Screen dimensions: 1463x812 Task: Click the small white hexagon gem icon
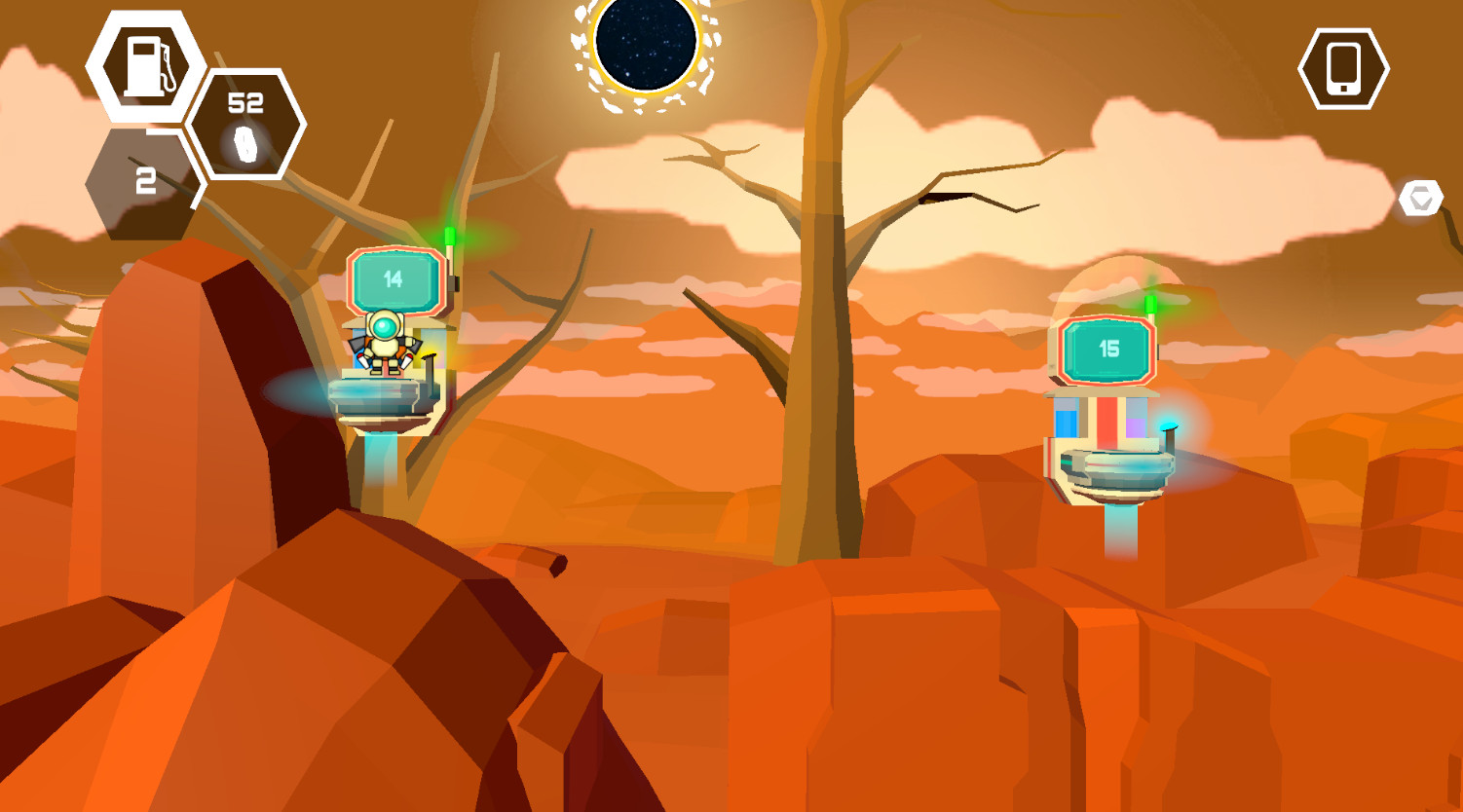coord(1420,199)
